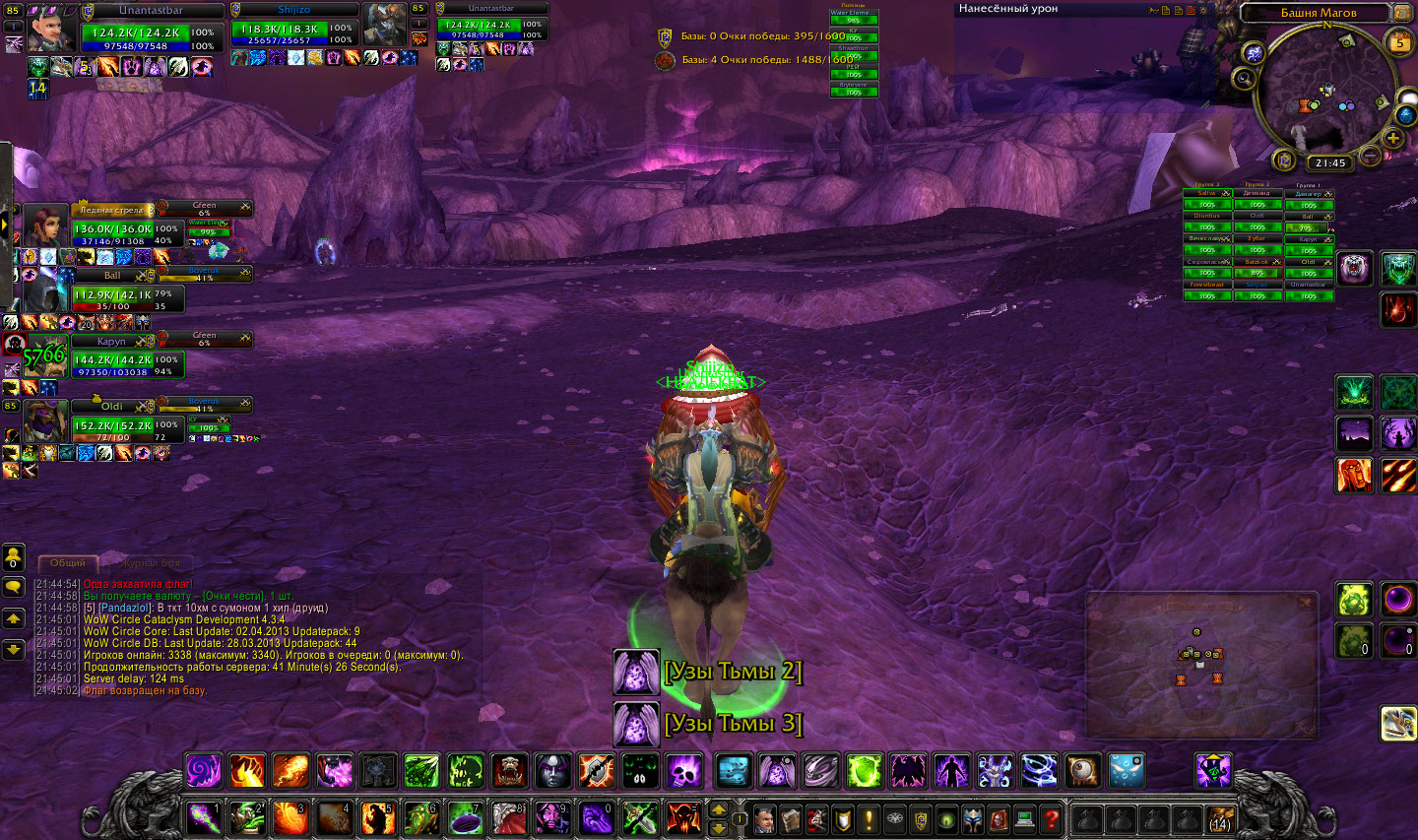1418x840 pixels.
Task: Click the minimap tracking magnifier button
Action: 1245,78
